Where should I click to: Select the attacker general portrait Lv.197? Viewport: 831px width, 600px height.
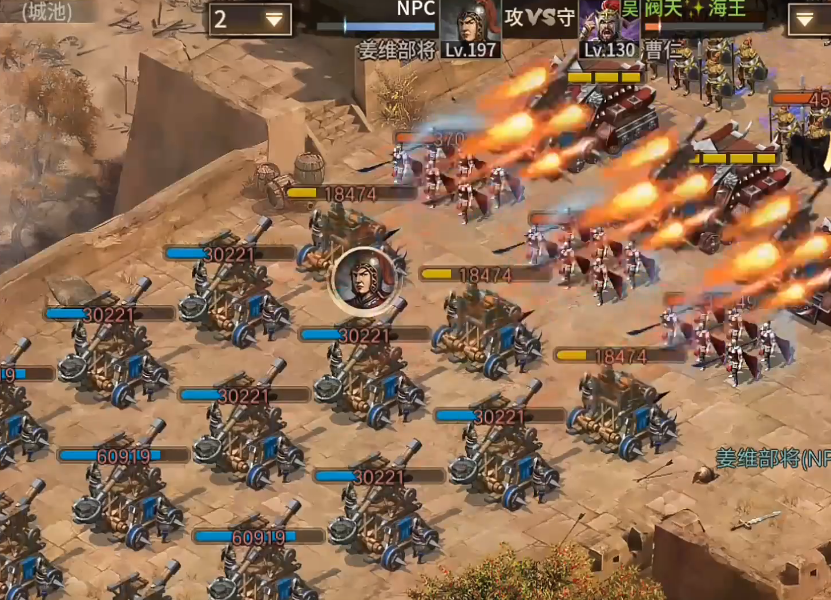coord(471,24)
